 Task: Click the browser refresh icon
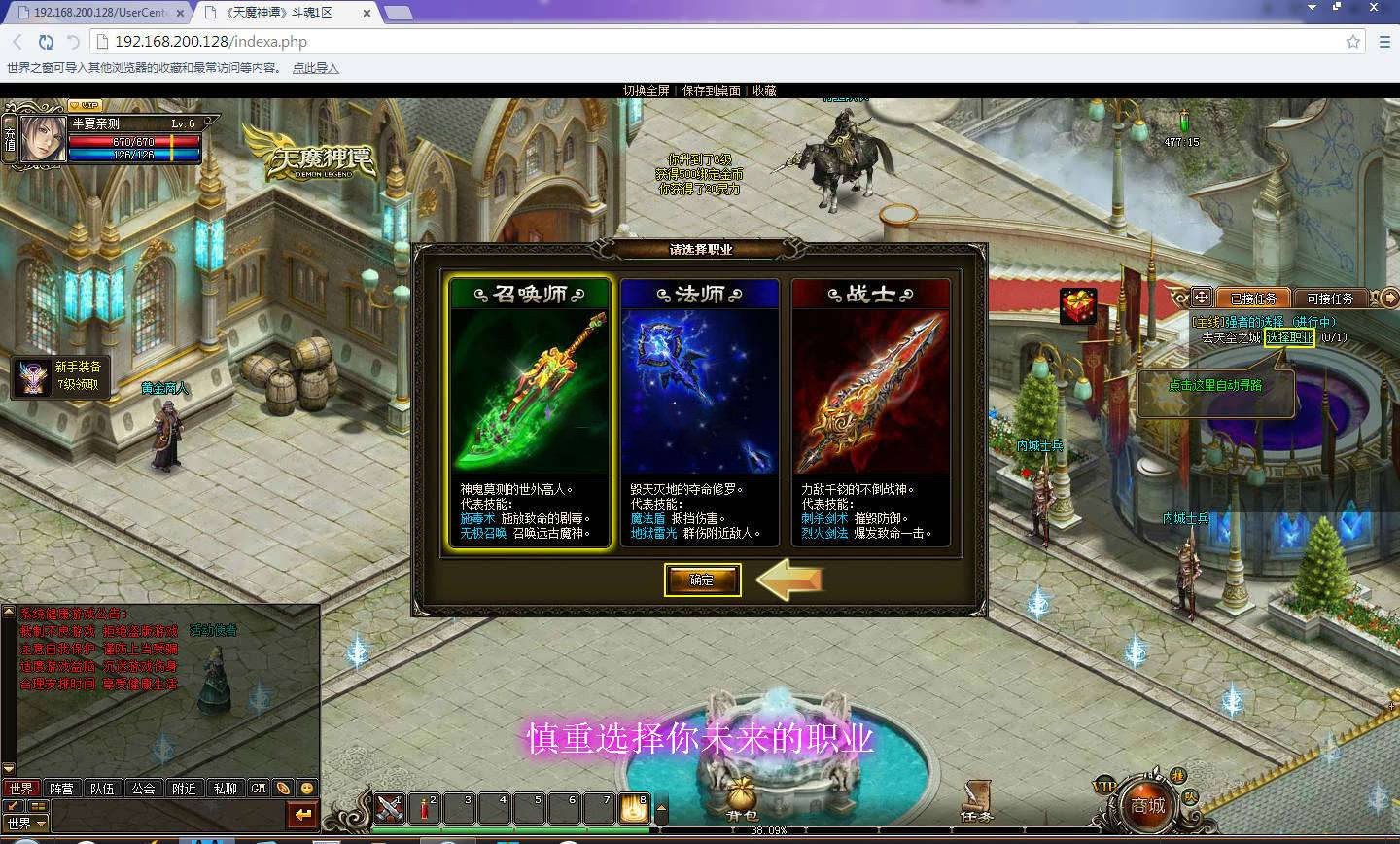point(46,42)
